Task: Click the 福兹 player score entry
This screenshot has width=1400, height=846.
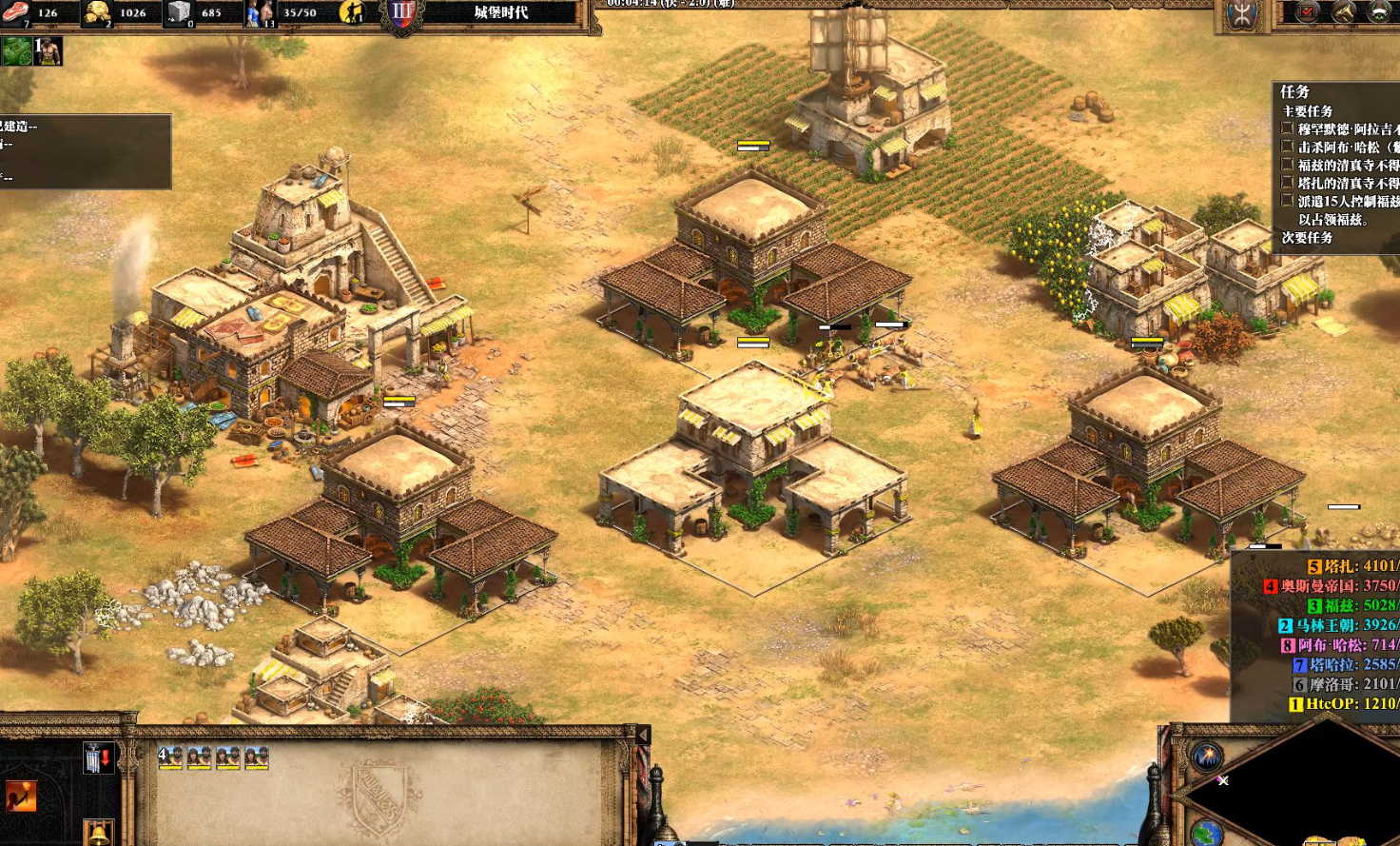Action: (1352, 605)
